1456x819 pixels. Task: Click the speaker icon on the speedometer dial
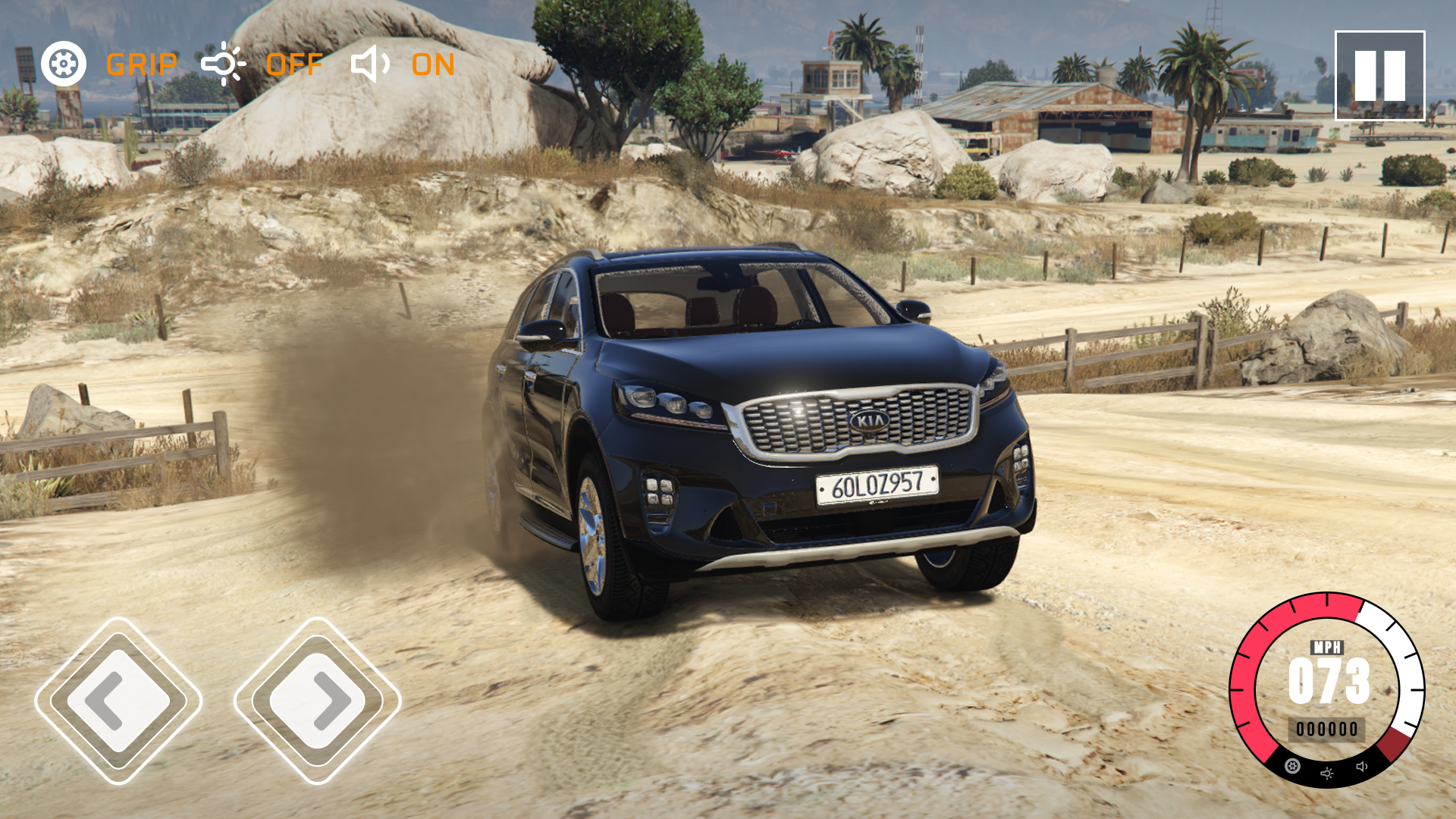1361,766
